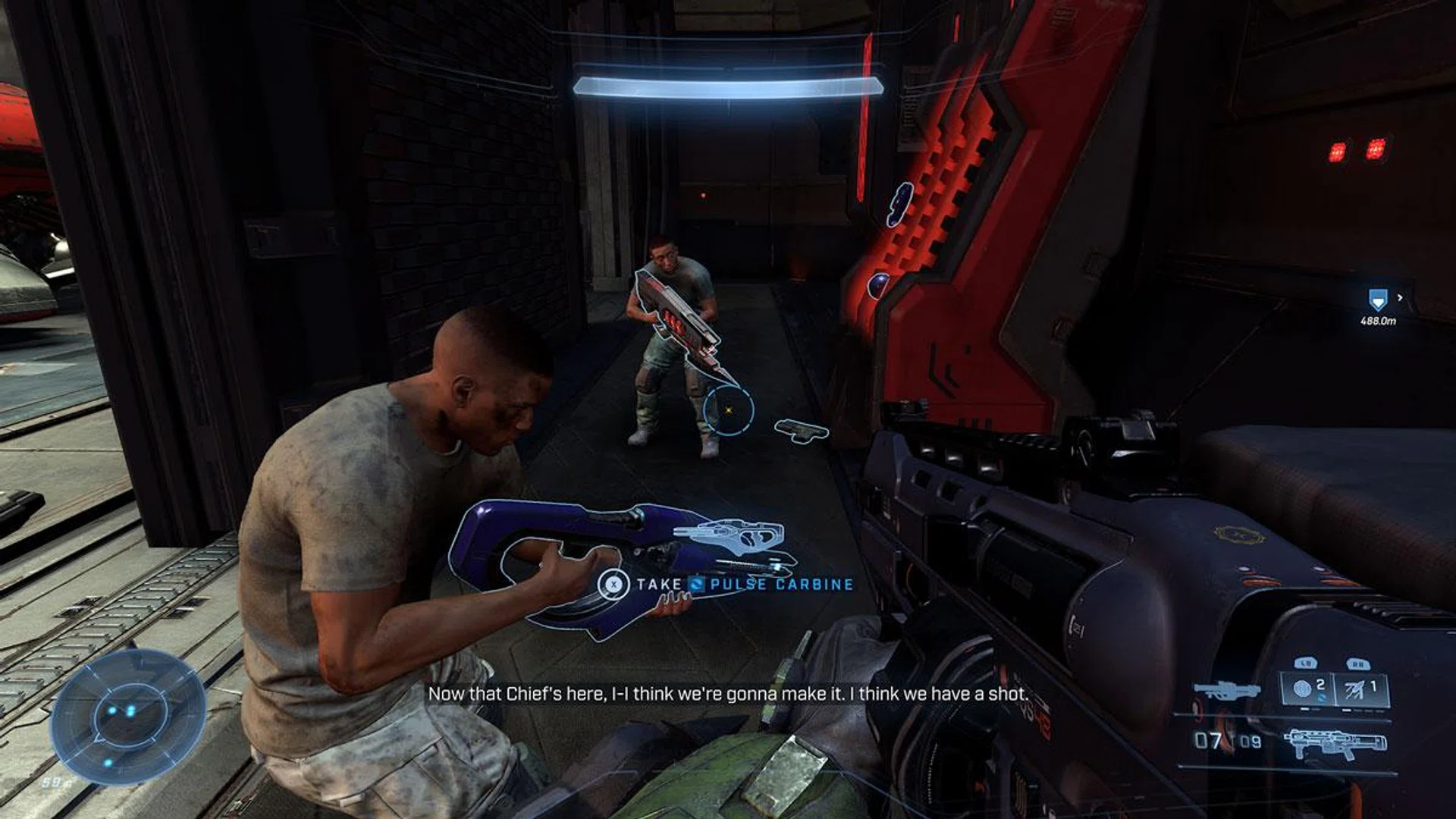Select the grenade slot showing 2 grenades
The image size is (1456, 819).
tap(1307, 689)
